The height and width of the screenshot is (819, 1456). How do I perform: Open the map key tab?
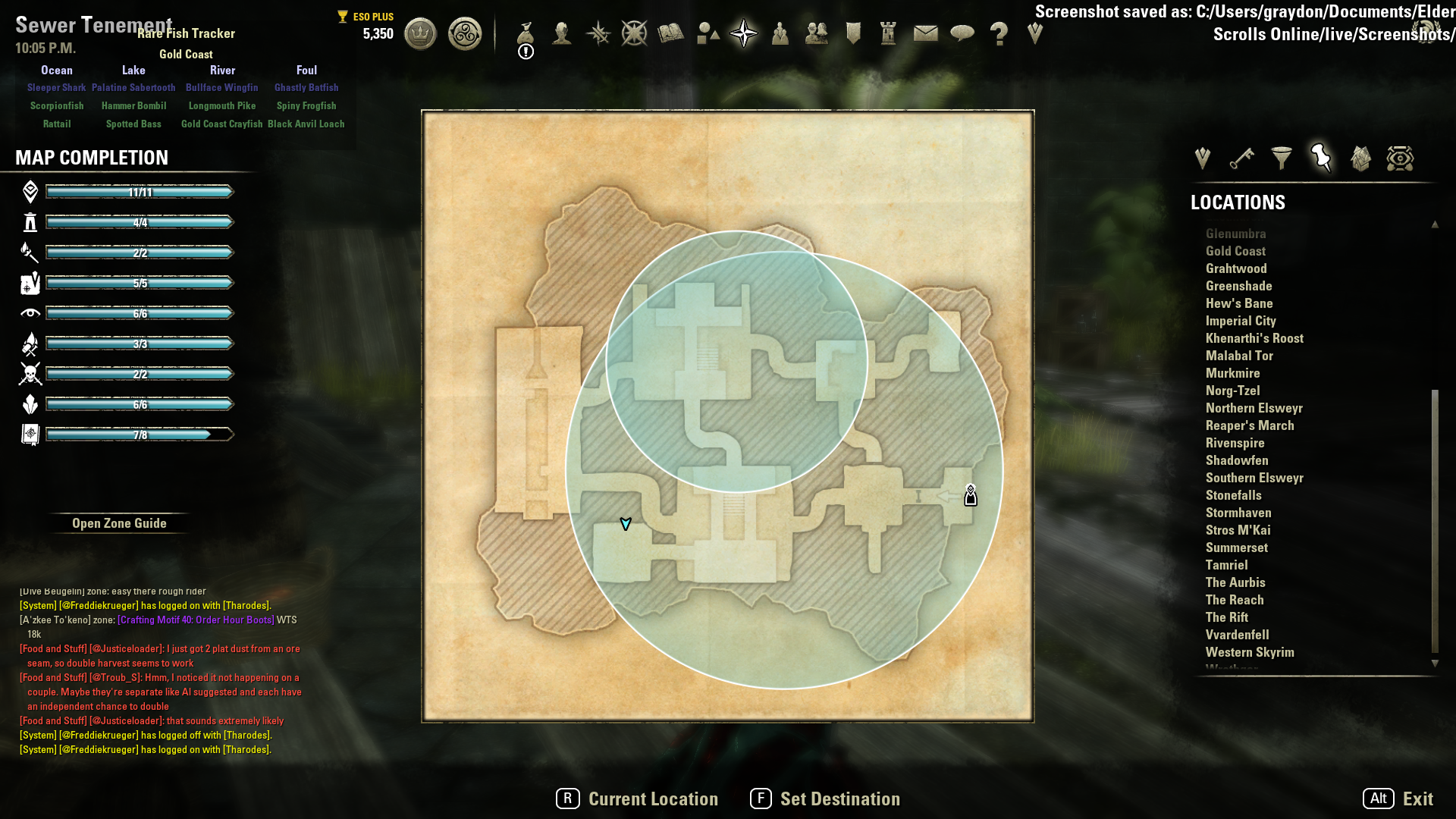point(1242,158)
